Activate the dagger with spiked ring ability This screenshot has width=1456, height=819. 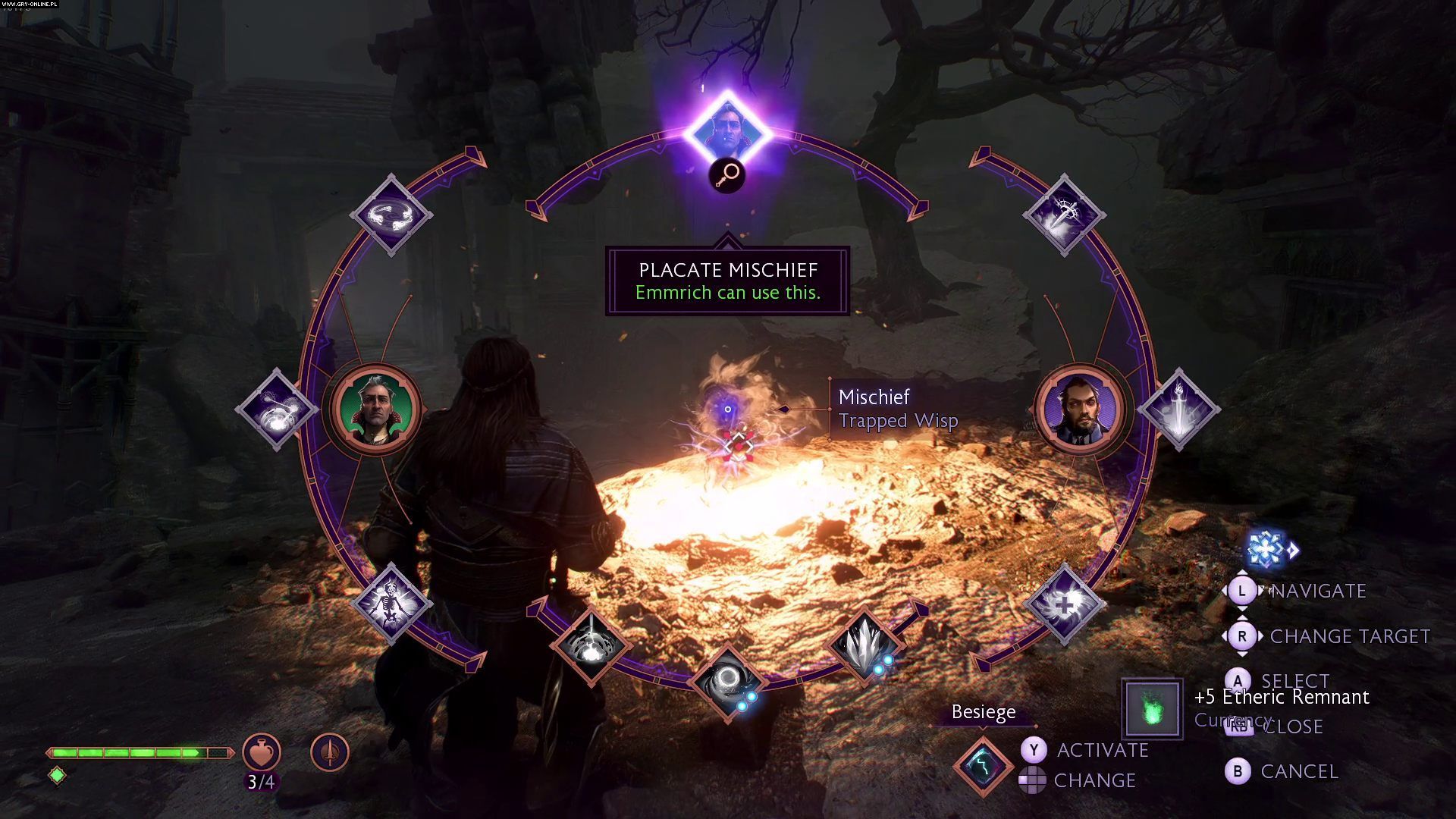tap(1064, 215)
